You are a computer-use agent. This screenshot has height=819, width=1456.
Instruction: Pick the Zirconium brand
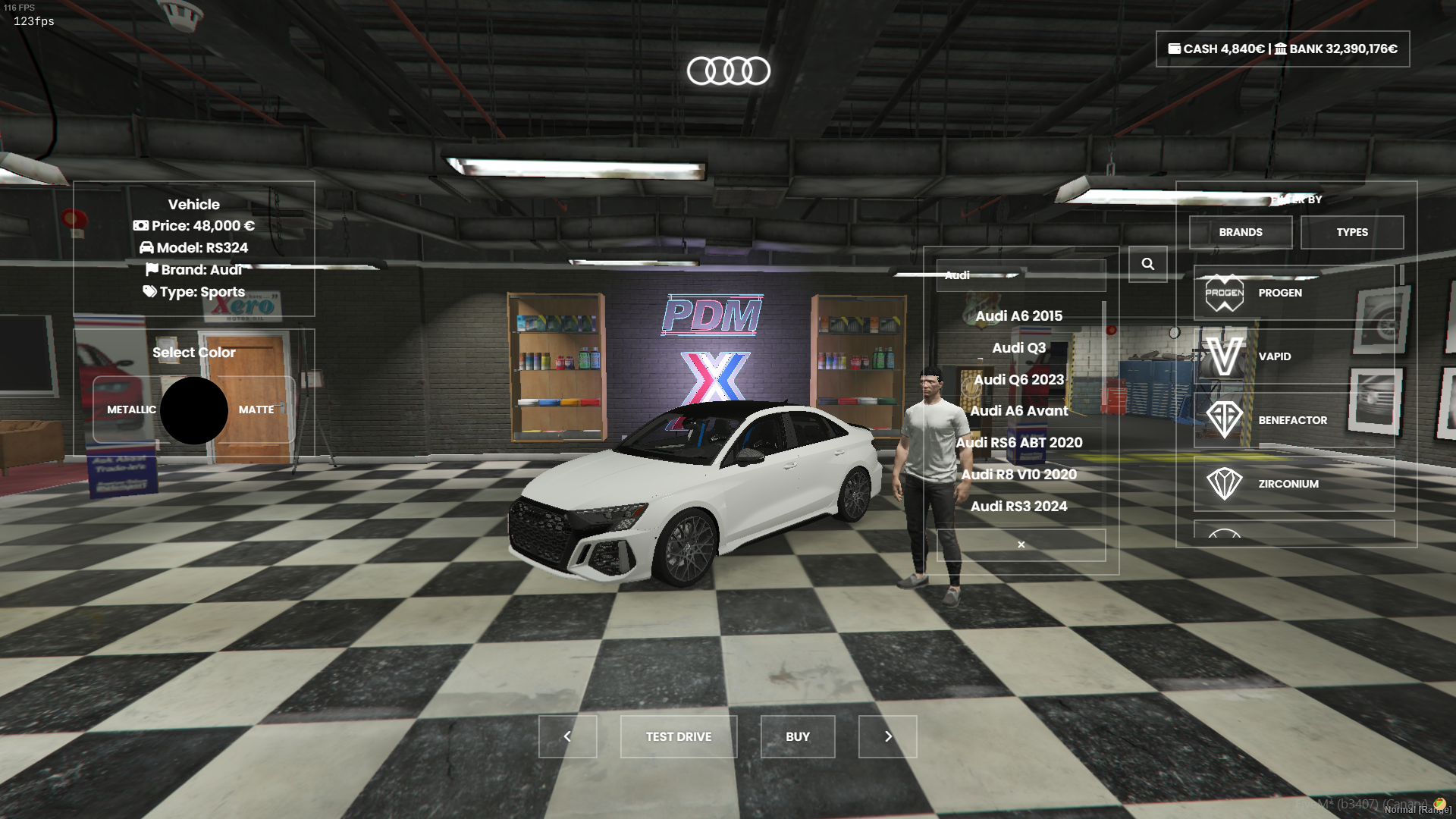click(1293, 484)
